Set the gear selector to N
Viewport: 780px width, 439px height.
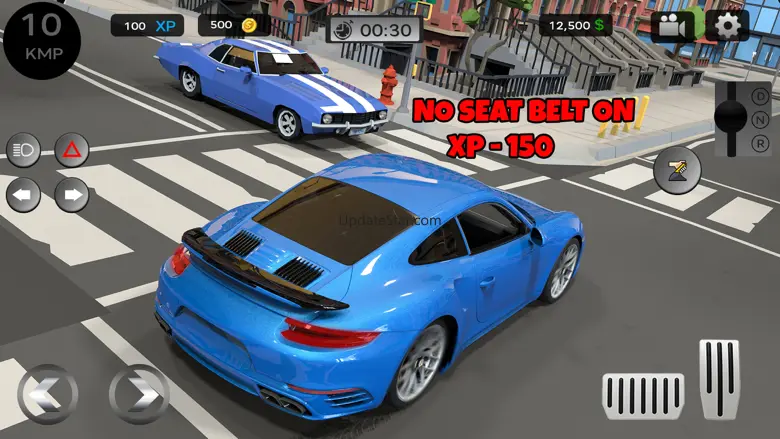[x=762, y=119]
